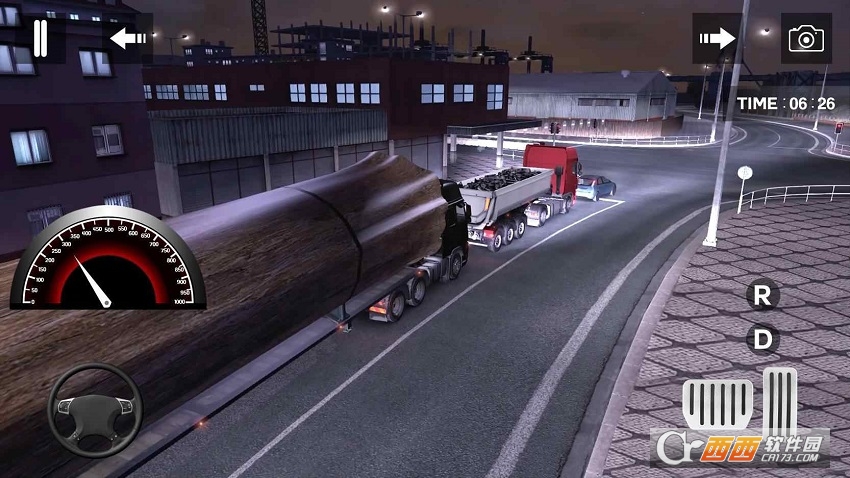The image size is (850, 478).
Task: Click the steering wheel control
Action: pos(95,410)
